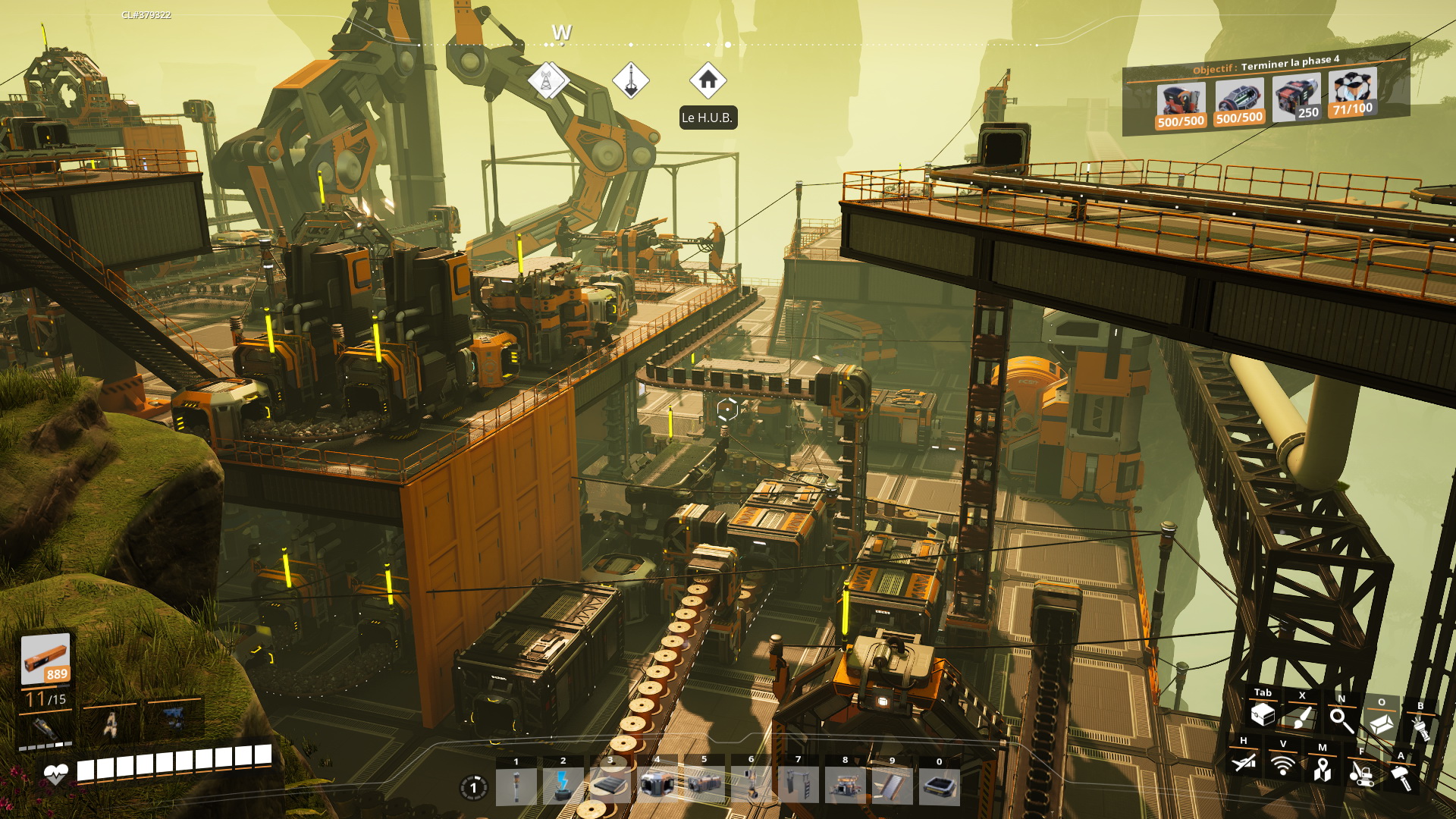Toggle the airplane flight mode icon
This screenshot has width=1456, height=819.
(1244, 762)
